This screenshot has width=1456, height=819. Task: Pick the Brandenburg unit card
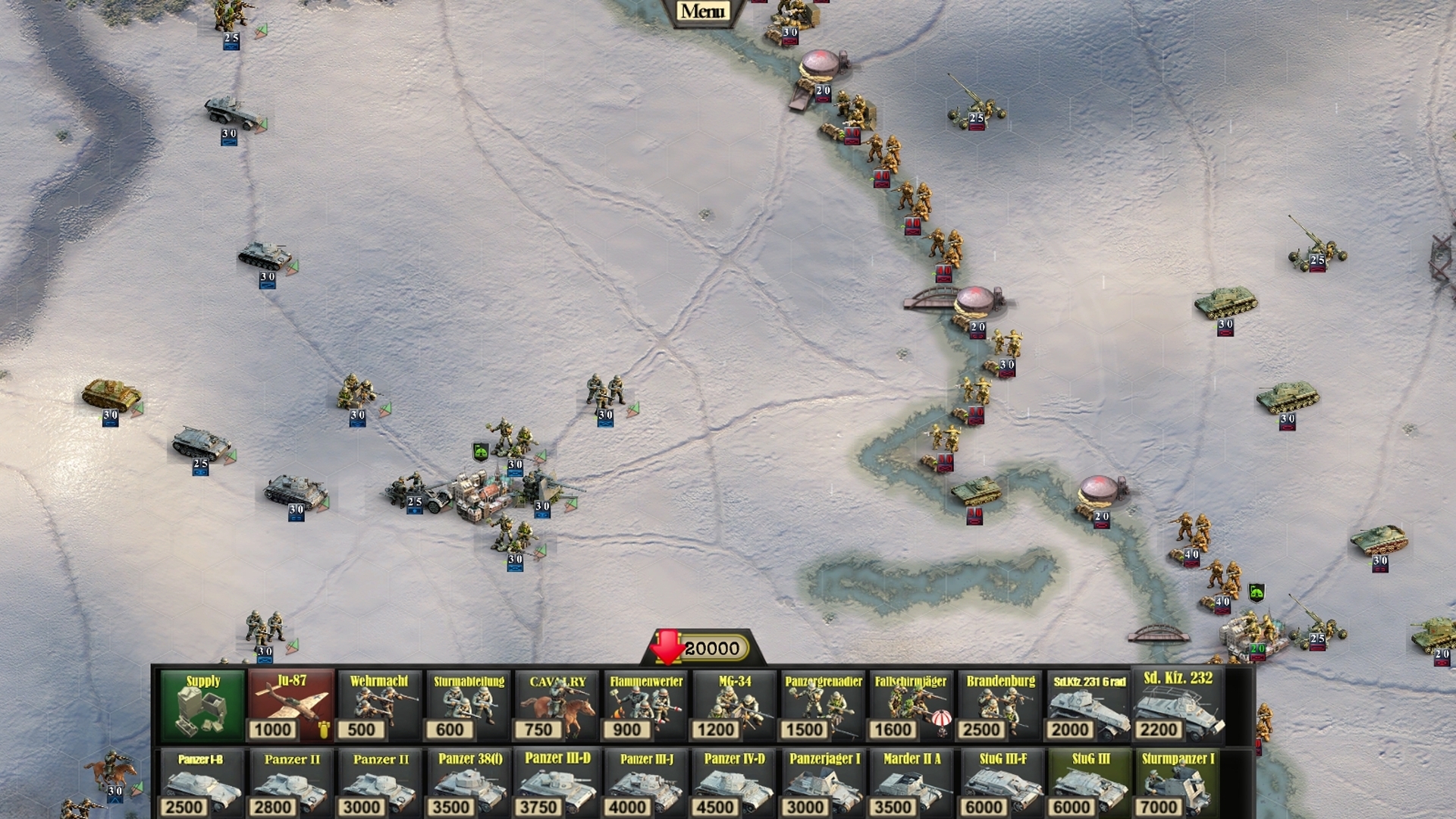tap(1000, 706)
